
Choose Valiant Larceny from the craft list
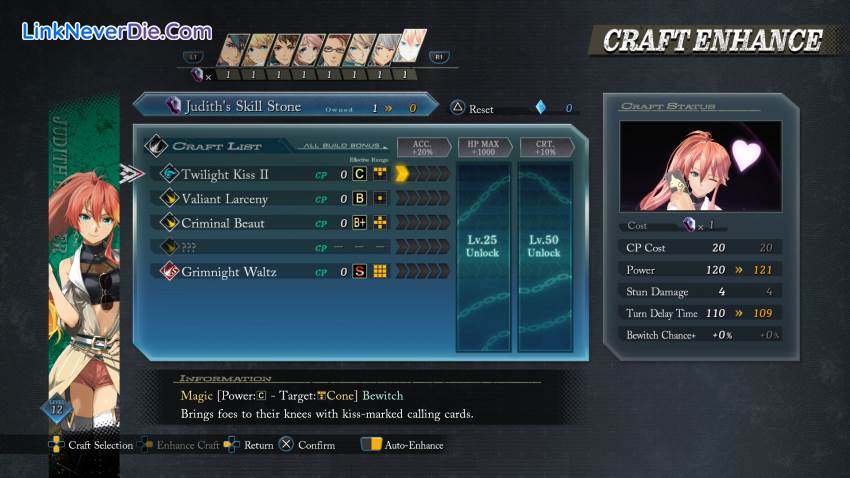[x=224, y=199]
